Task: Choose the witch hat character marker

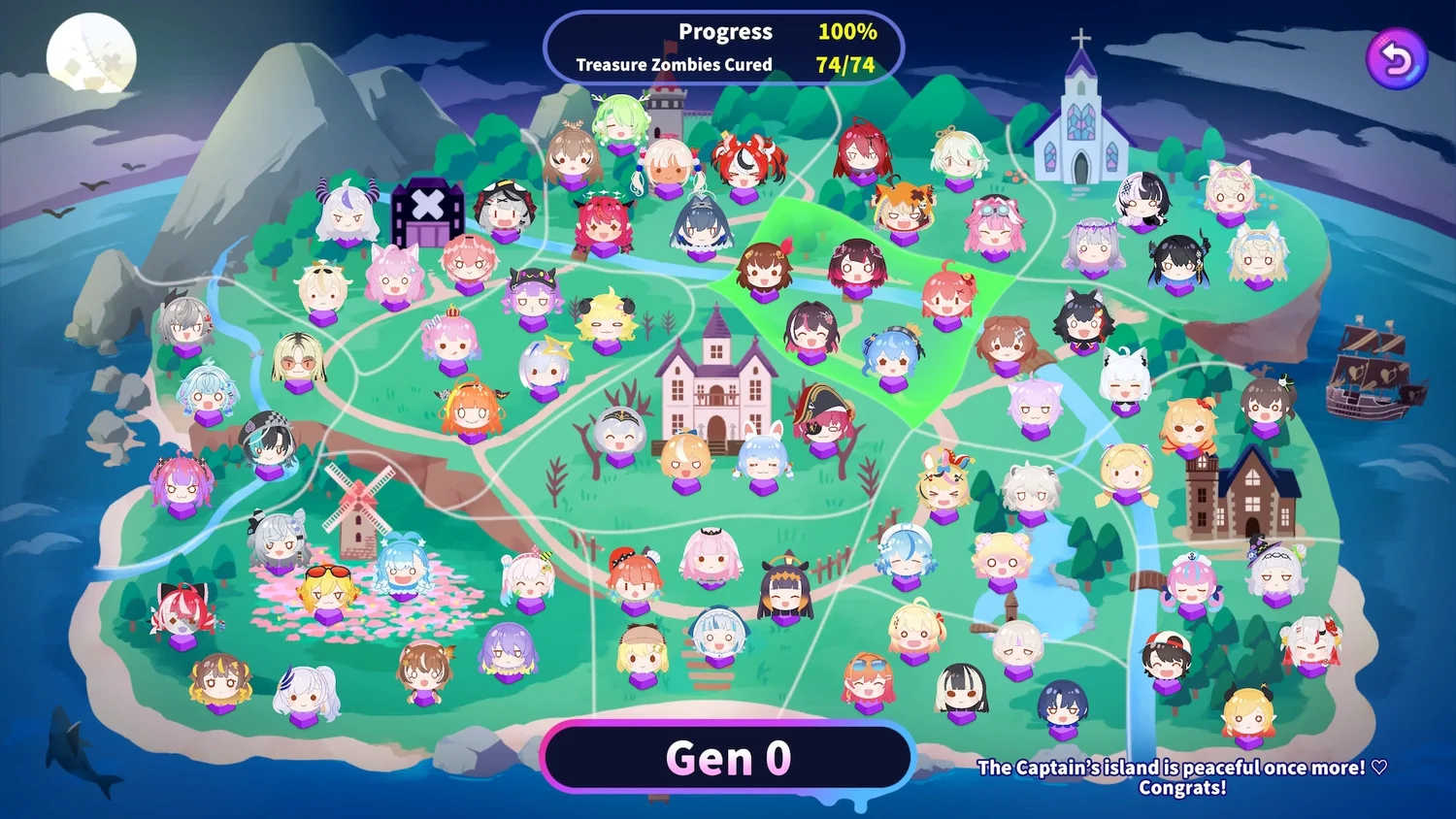Action: click(x=1275, y=572)
